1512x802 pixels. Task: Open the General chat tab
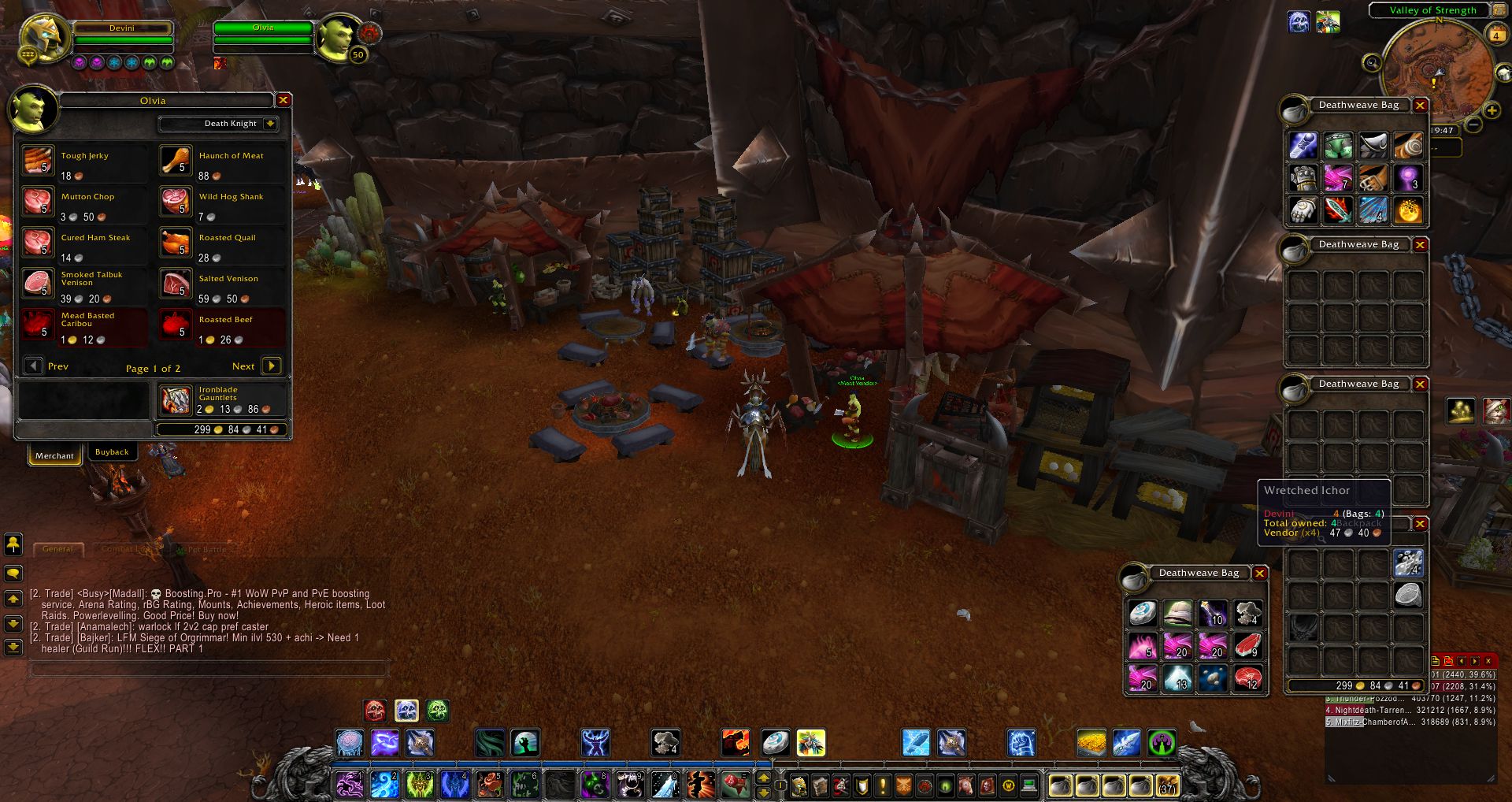coord(58,549)
